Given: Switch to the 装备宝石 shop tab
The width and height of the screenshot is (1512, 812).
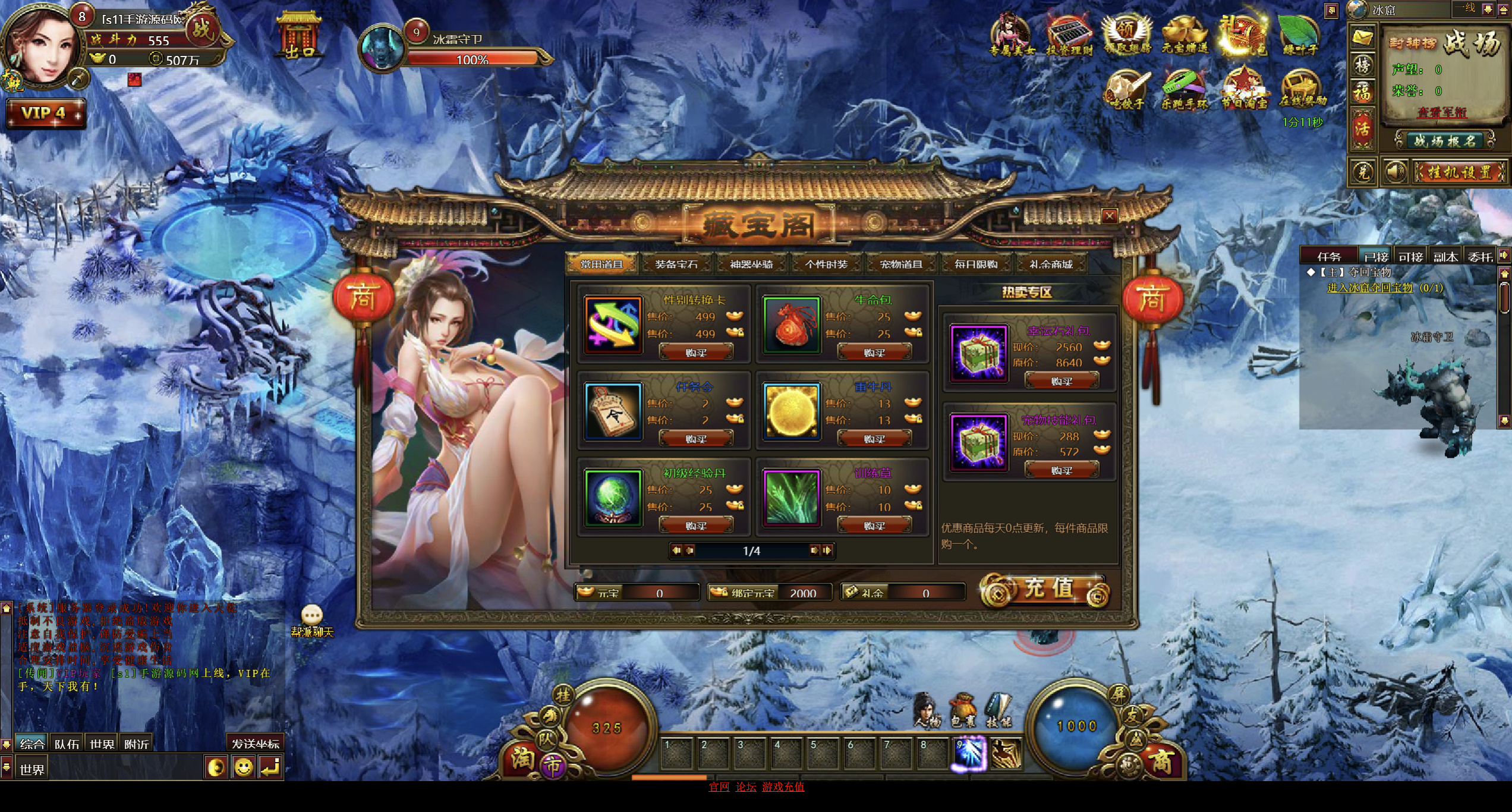Looking at the screenshot, I should point(676,264).
